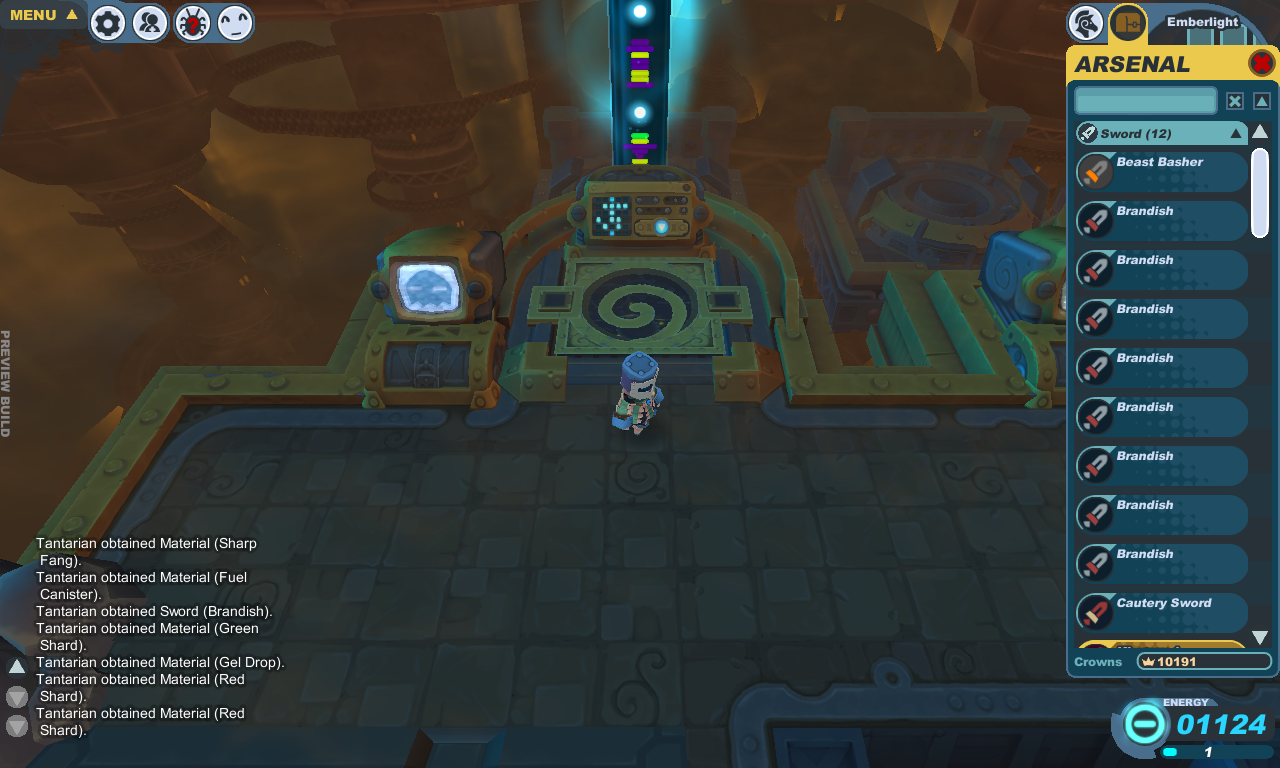The height and width of the screenshot is (768, 1280).
Task: Open the smiley face emote icon
Action: point(234,23)
